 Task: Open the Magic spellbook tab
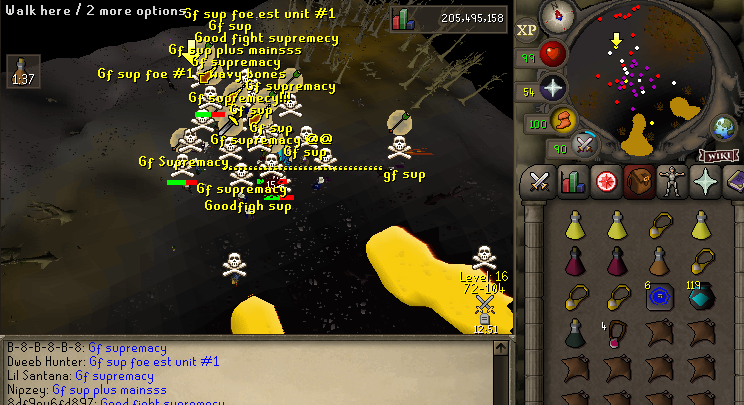click(734, 182)
